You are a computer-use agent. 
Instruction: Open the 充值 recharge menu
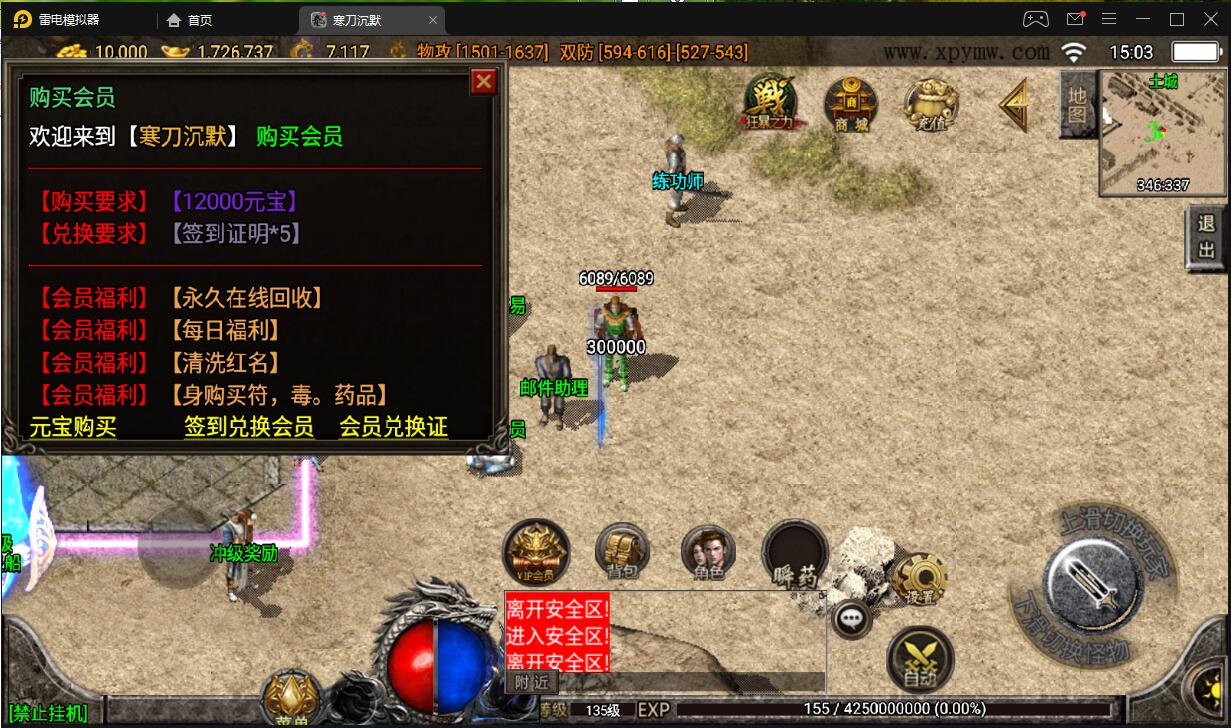[x=931, y=102]
